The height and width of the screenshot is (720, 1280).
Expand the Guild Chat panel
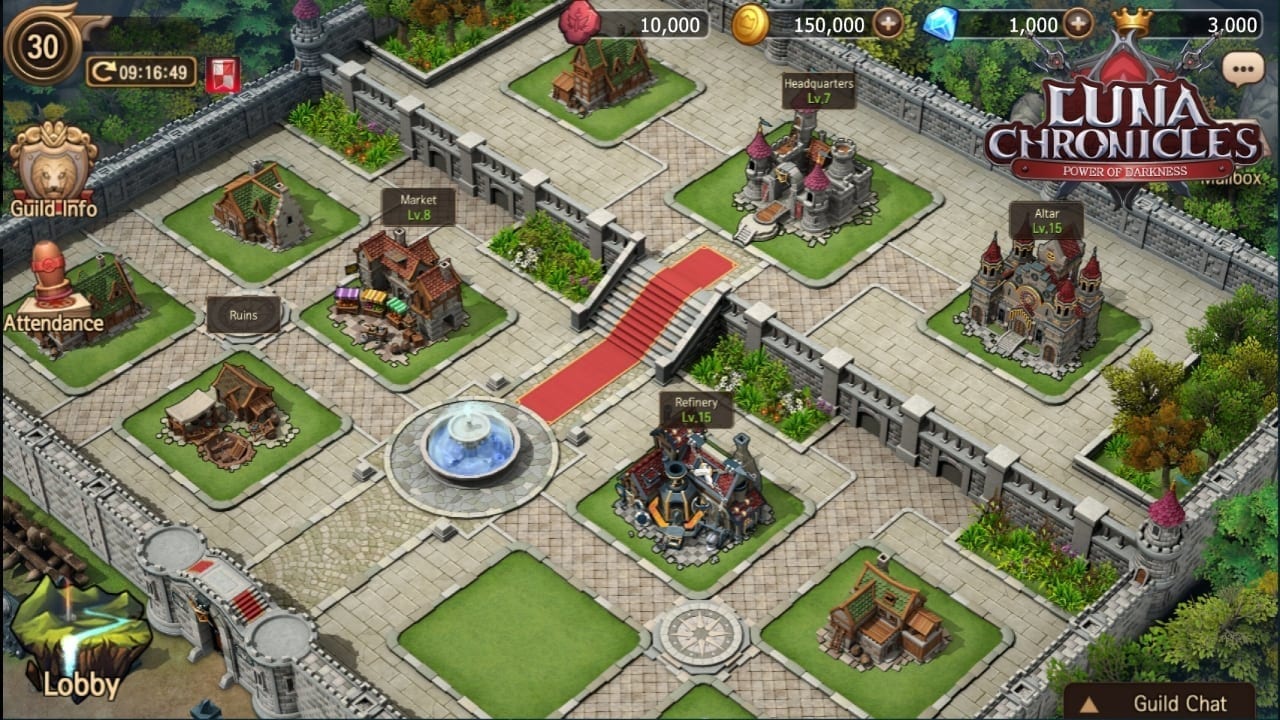point(1159,702)
